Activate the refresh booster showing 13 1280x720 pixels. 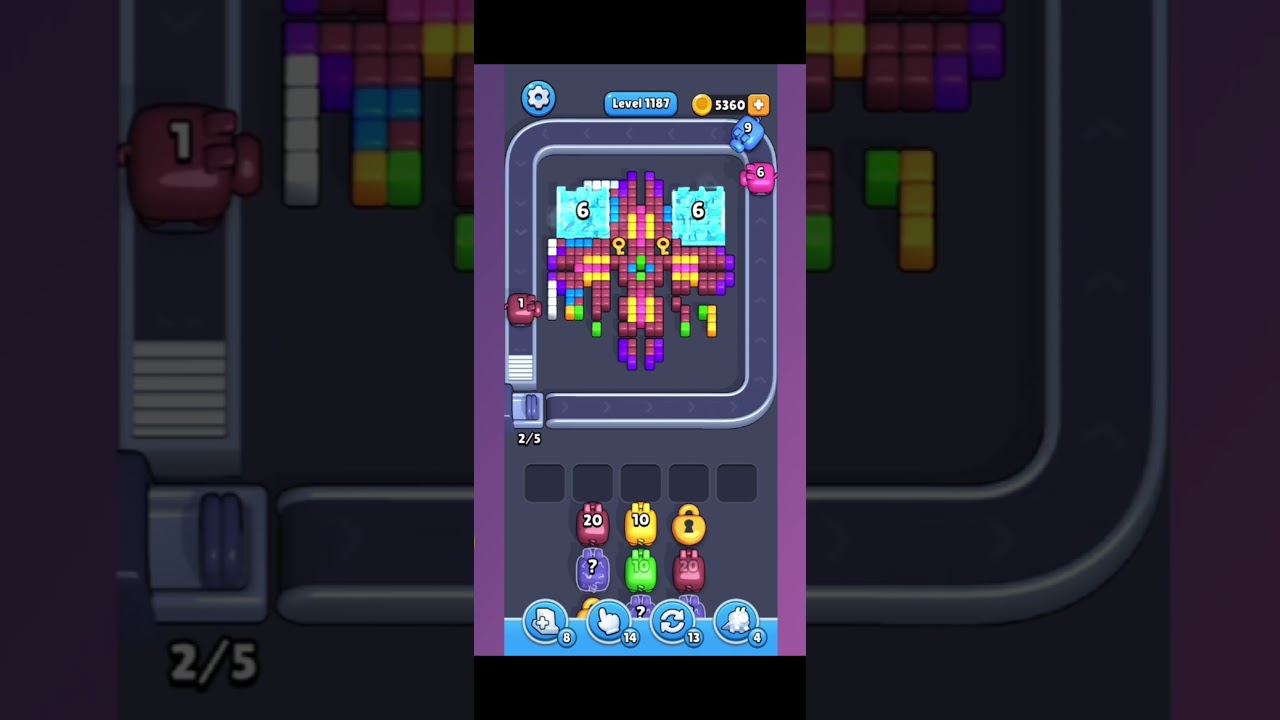pyautogui.click(x=672, y=622)
